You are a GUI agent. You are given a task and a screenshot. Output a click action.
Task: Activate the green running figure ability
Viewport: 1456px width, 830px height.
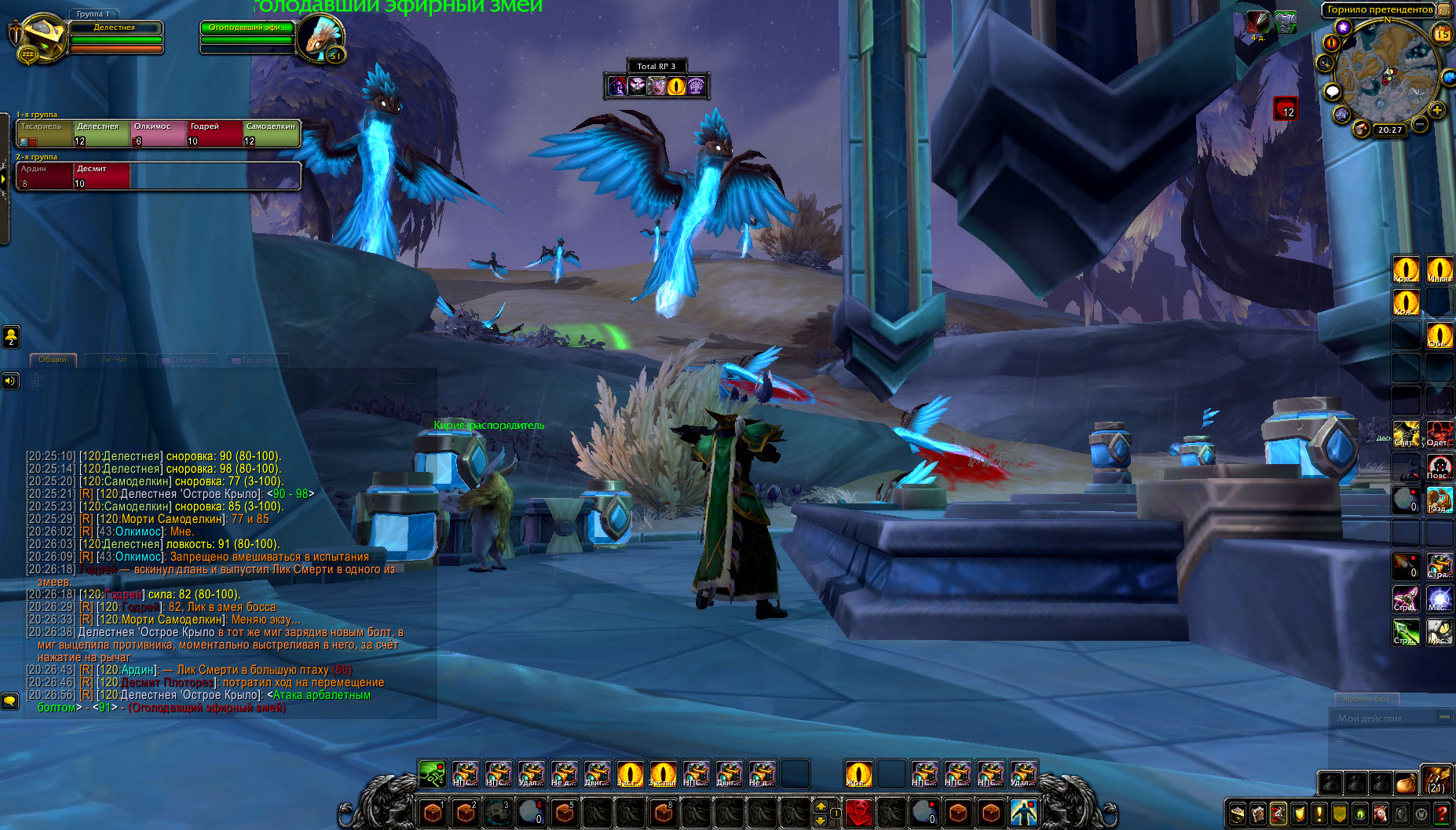tap(431, 774)
